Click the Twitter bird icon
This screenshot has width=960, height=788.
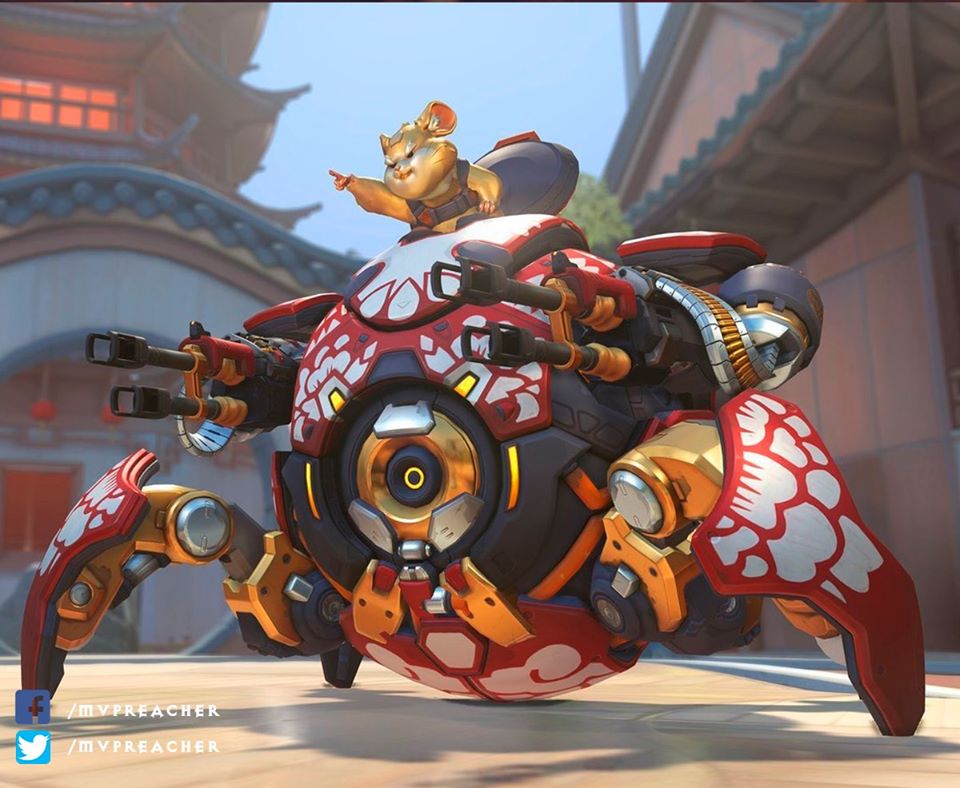tap(32, 746)
